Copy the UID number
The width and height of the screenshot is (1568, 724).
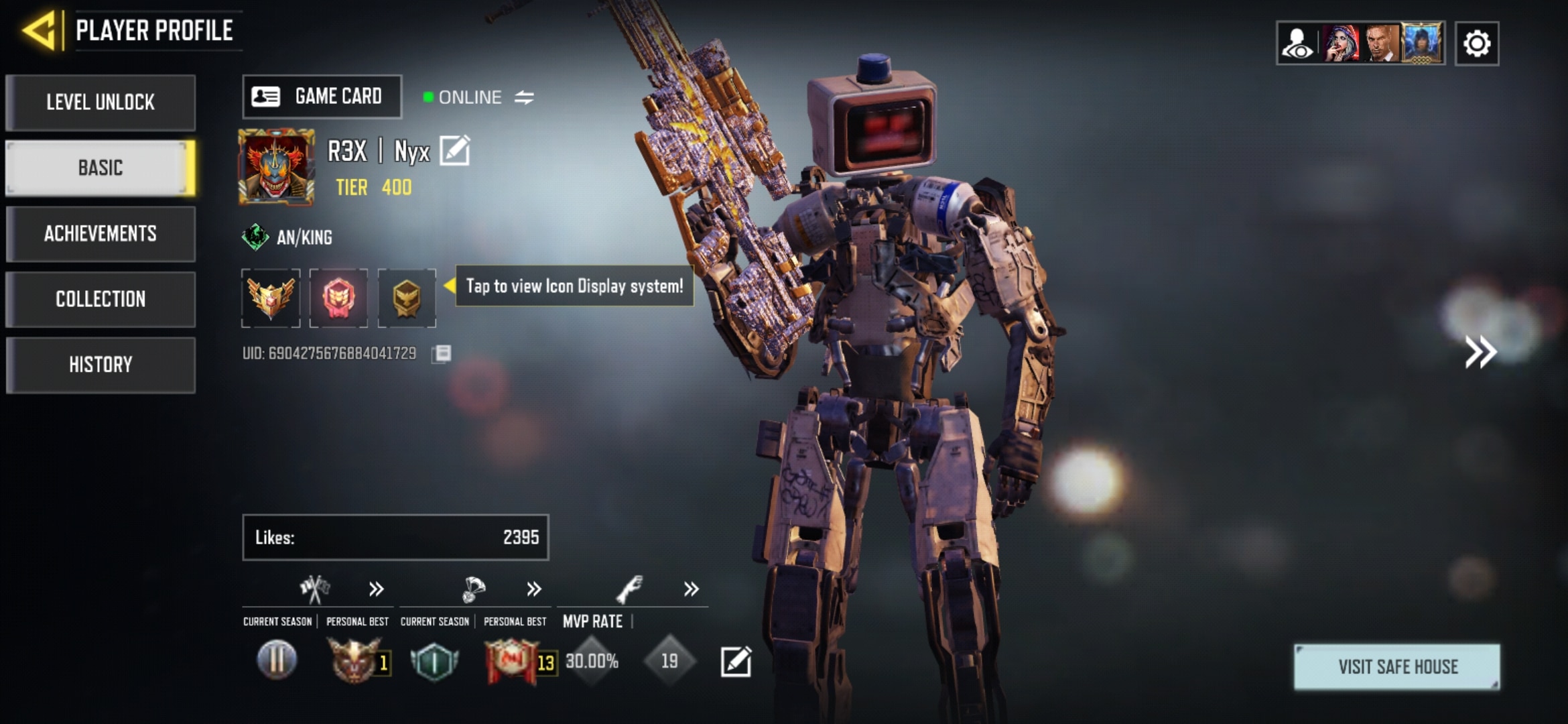click(x=442, y=354)
